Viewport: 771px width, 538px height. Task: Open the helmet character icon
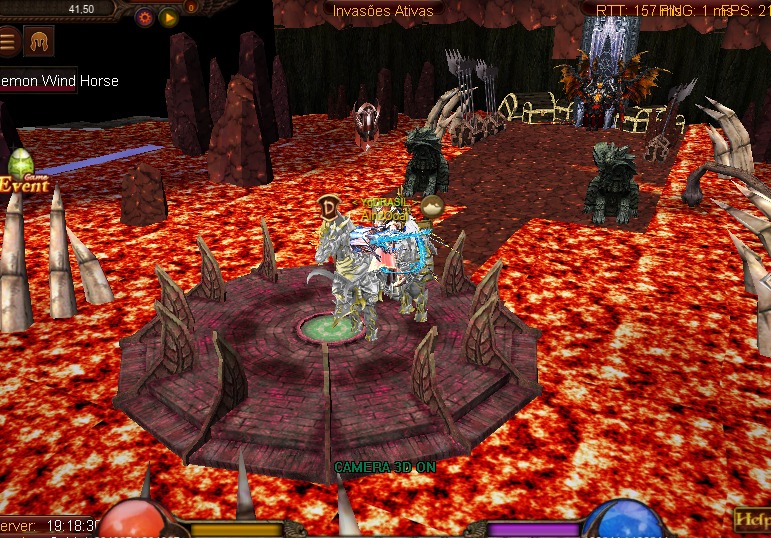pos(39,41)
